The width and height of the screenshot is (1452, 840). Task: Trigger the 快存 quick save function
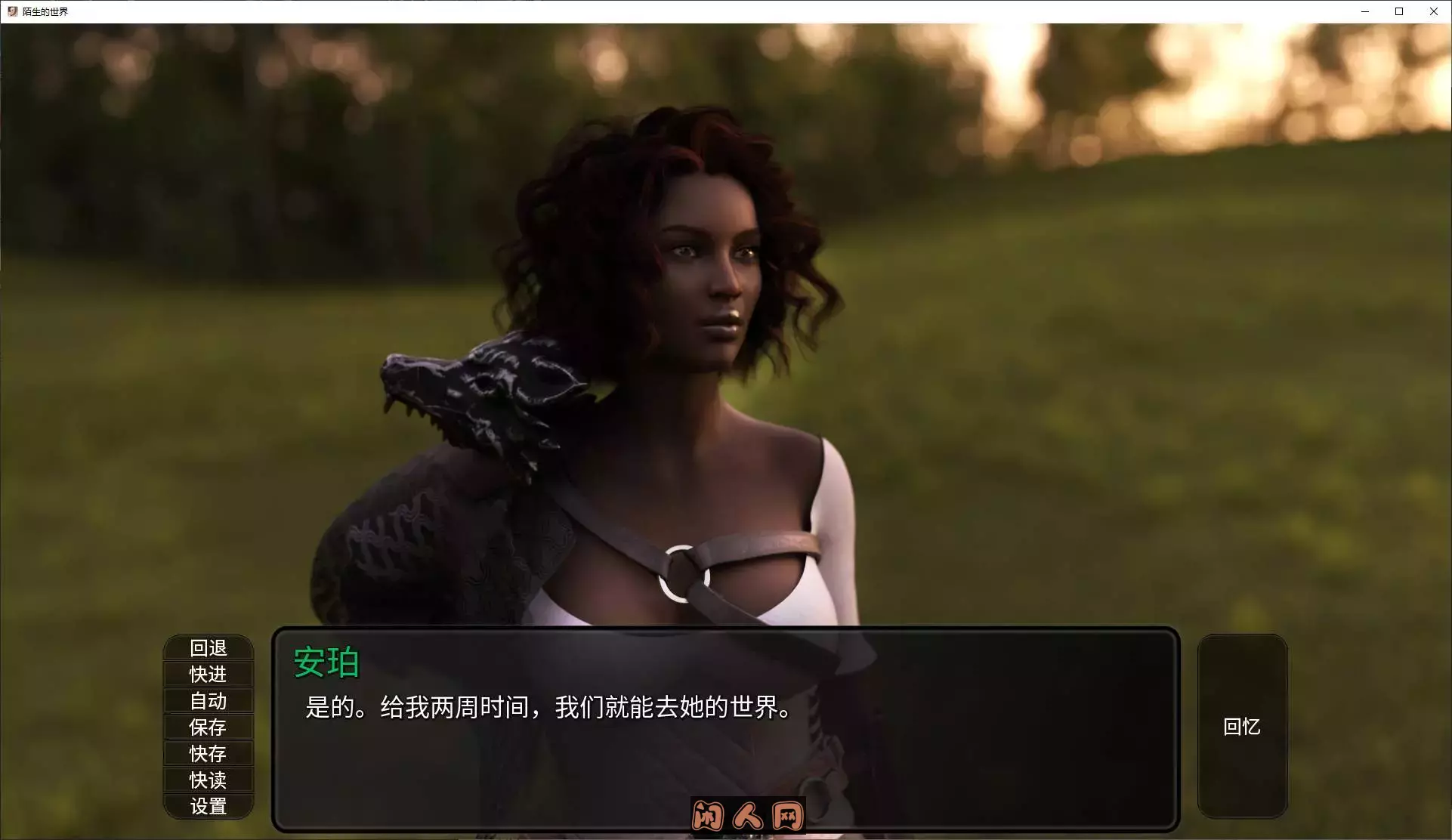coord(209,753)
